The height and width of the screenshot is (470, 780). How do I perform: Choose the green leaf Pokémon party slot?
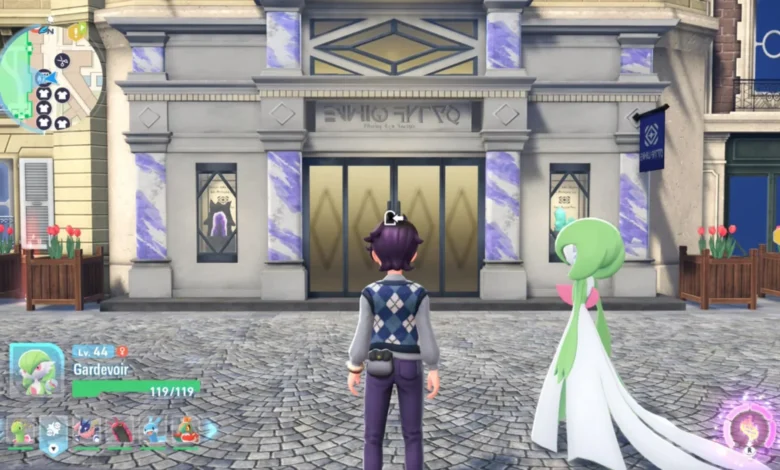click(x=20, y=432)
